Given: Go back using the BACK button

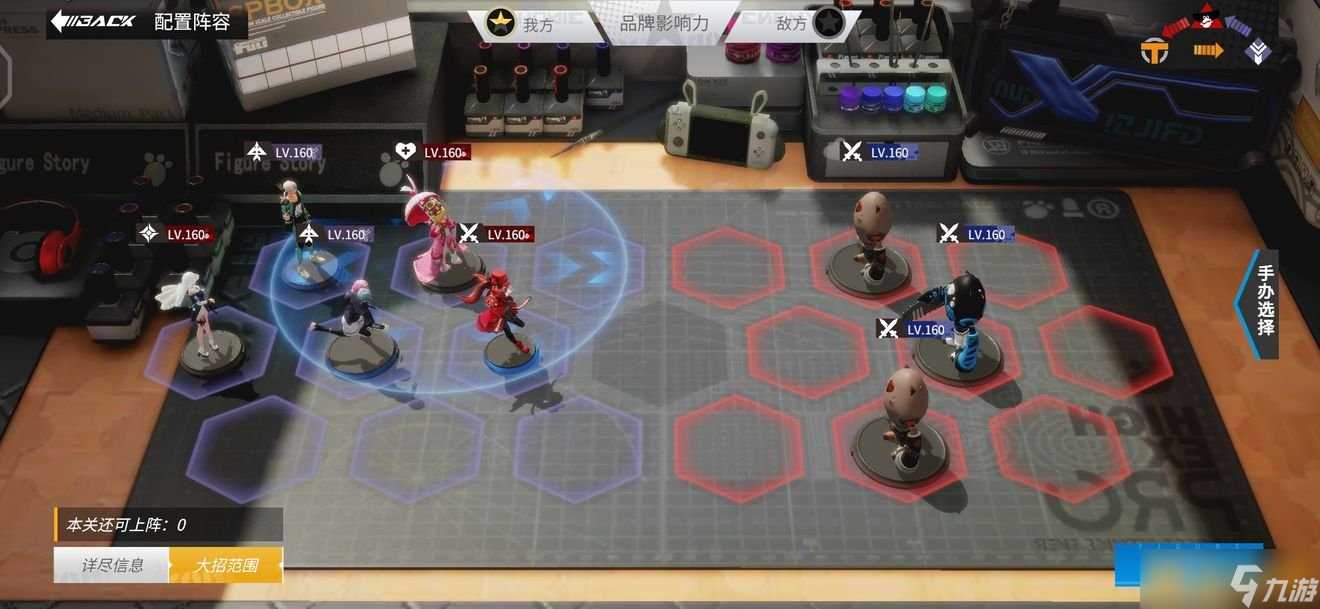Looking at the screenshot, I should pyautogui.click(x=94, y=21).
